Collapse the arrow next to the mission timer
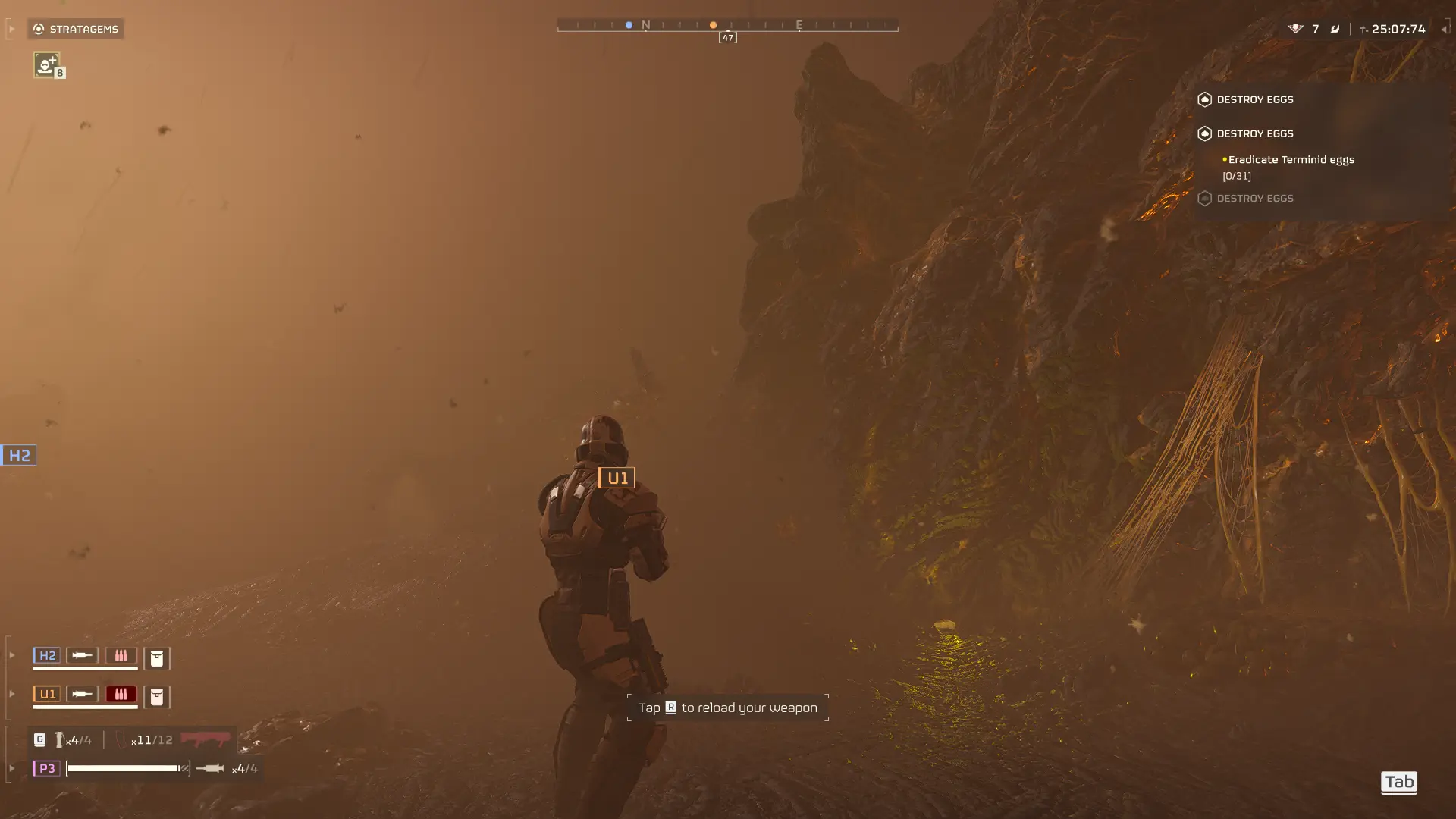 (1444, 29)
